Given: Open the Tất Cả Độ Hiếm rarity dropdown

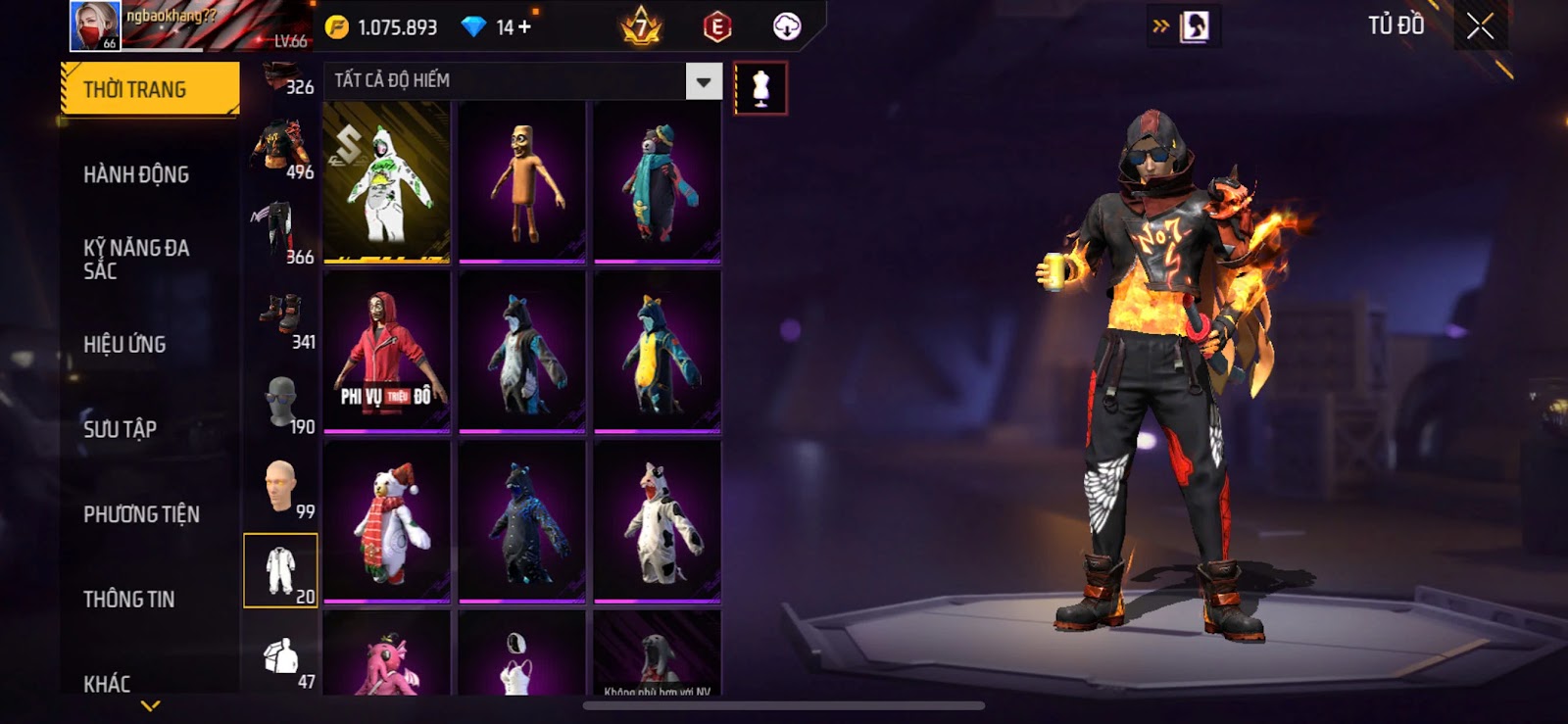Looking at the screenshot, I should [x=703, y=82].
